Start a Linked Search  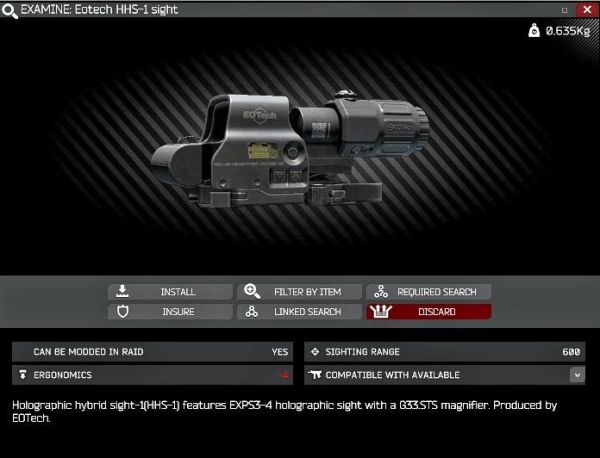(299, 311)
